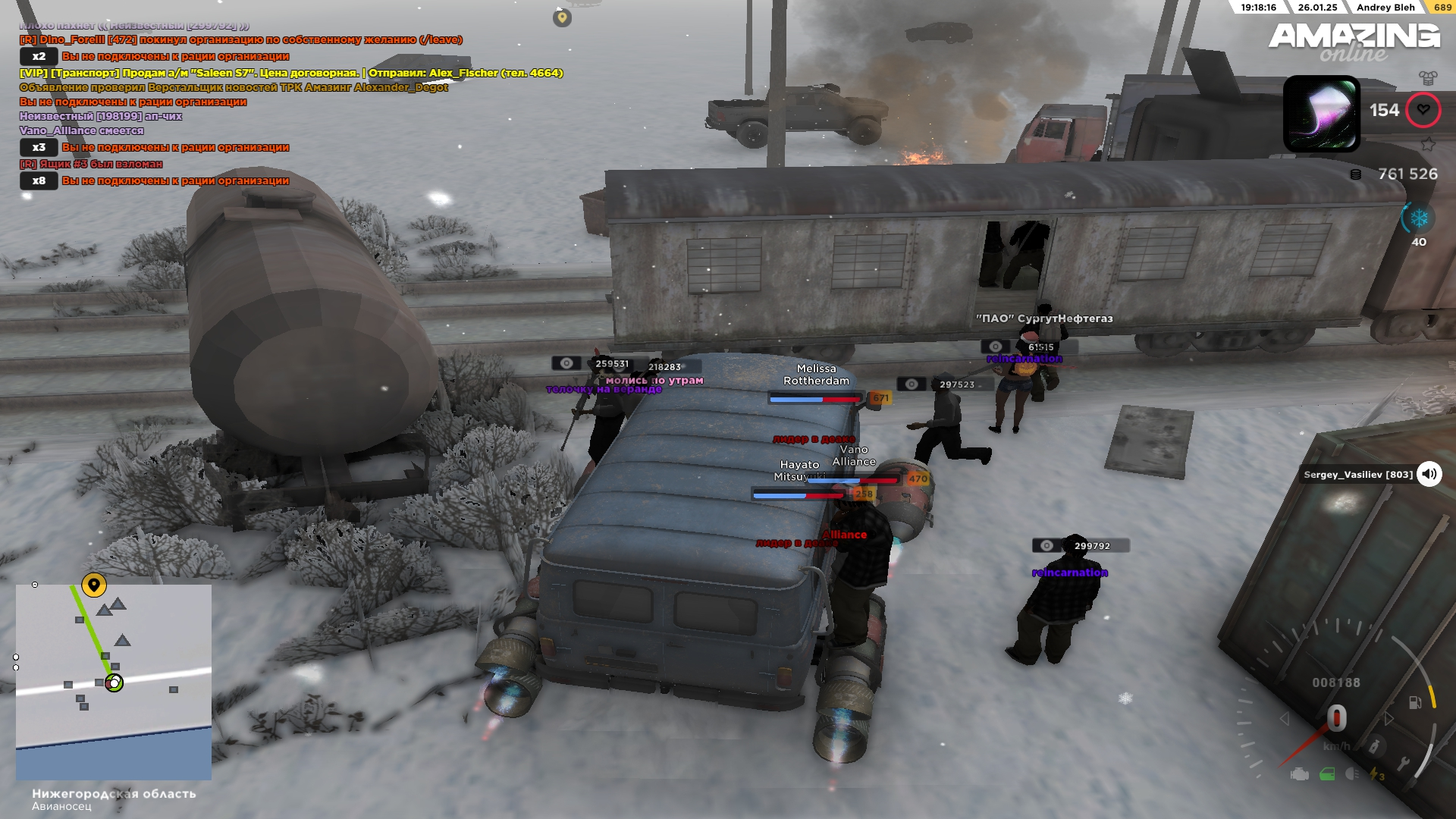Click the yellow waypoint marker on the minimap
The height and width of the screenshot is (819, 1456).
tap(94, 585)
